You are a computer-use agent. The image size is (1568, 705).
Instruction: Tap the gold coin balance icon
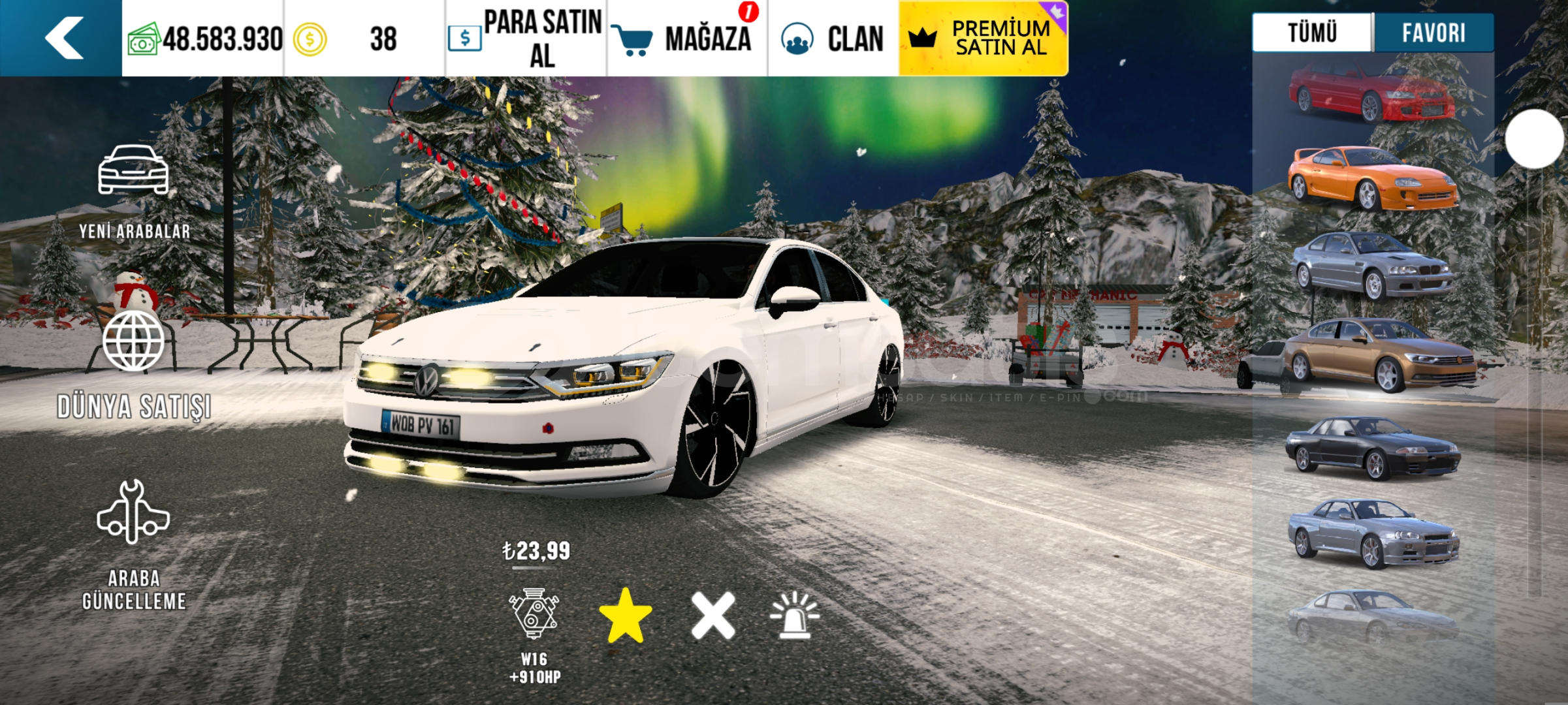pos(310,39)
